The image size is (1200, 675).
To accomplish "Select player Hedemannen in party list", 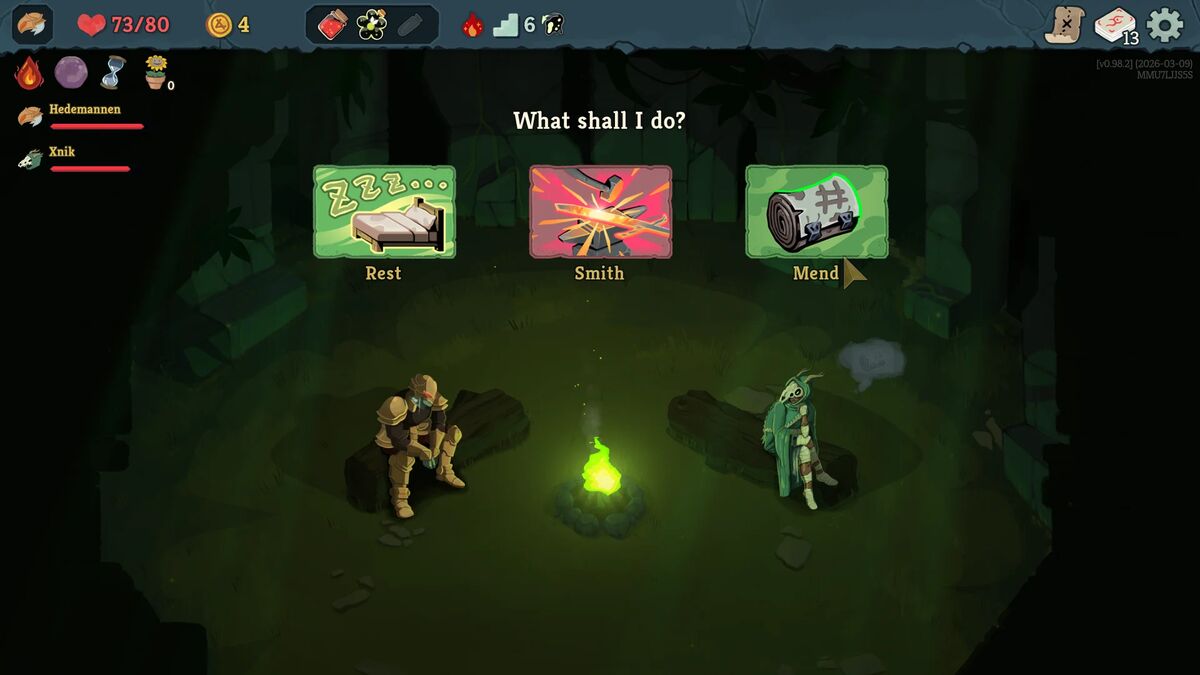I will (x=84, y=110).
